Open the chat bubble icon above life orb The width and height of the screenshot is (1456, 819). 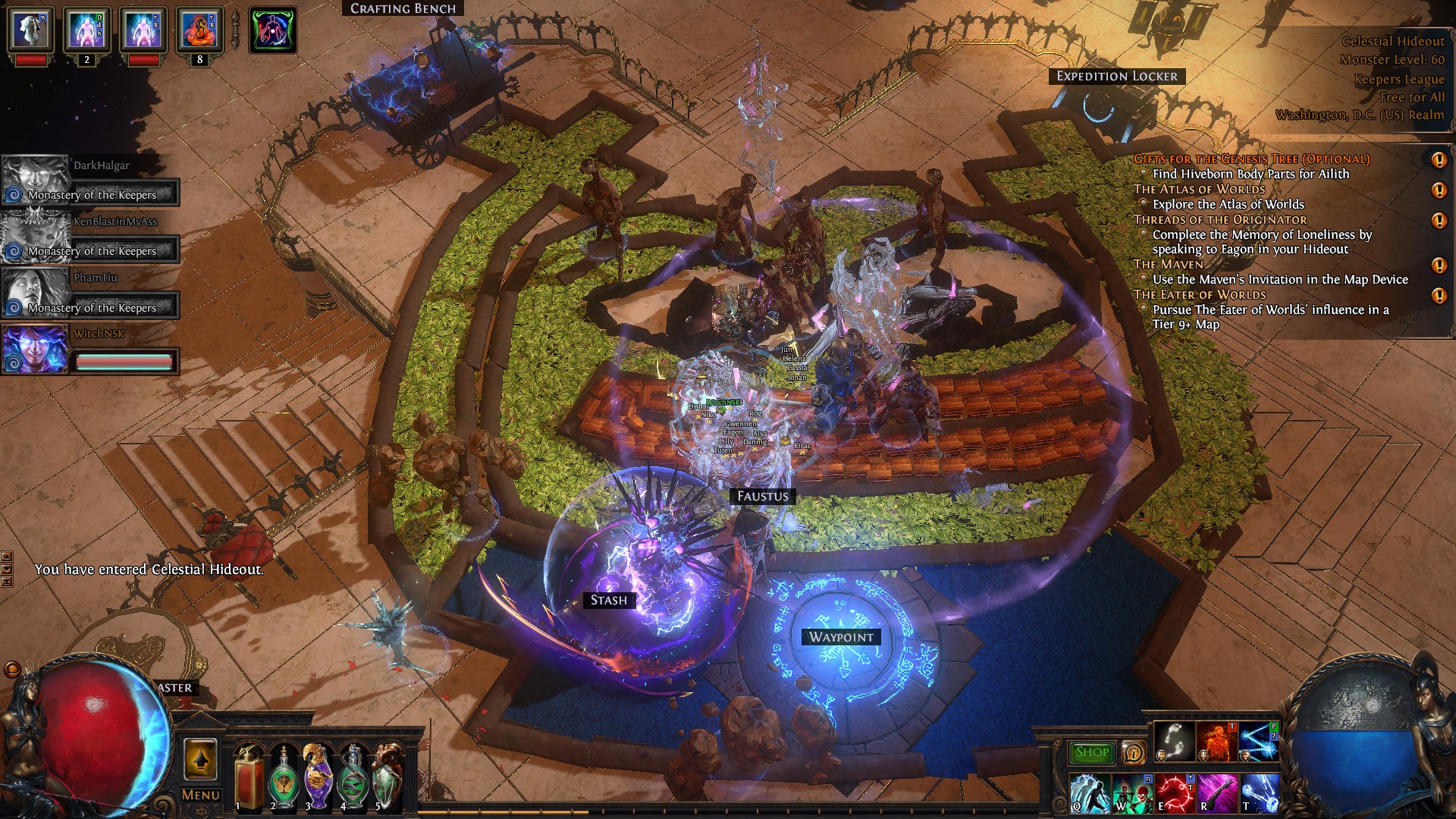(x=11, y=670)
